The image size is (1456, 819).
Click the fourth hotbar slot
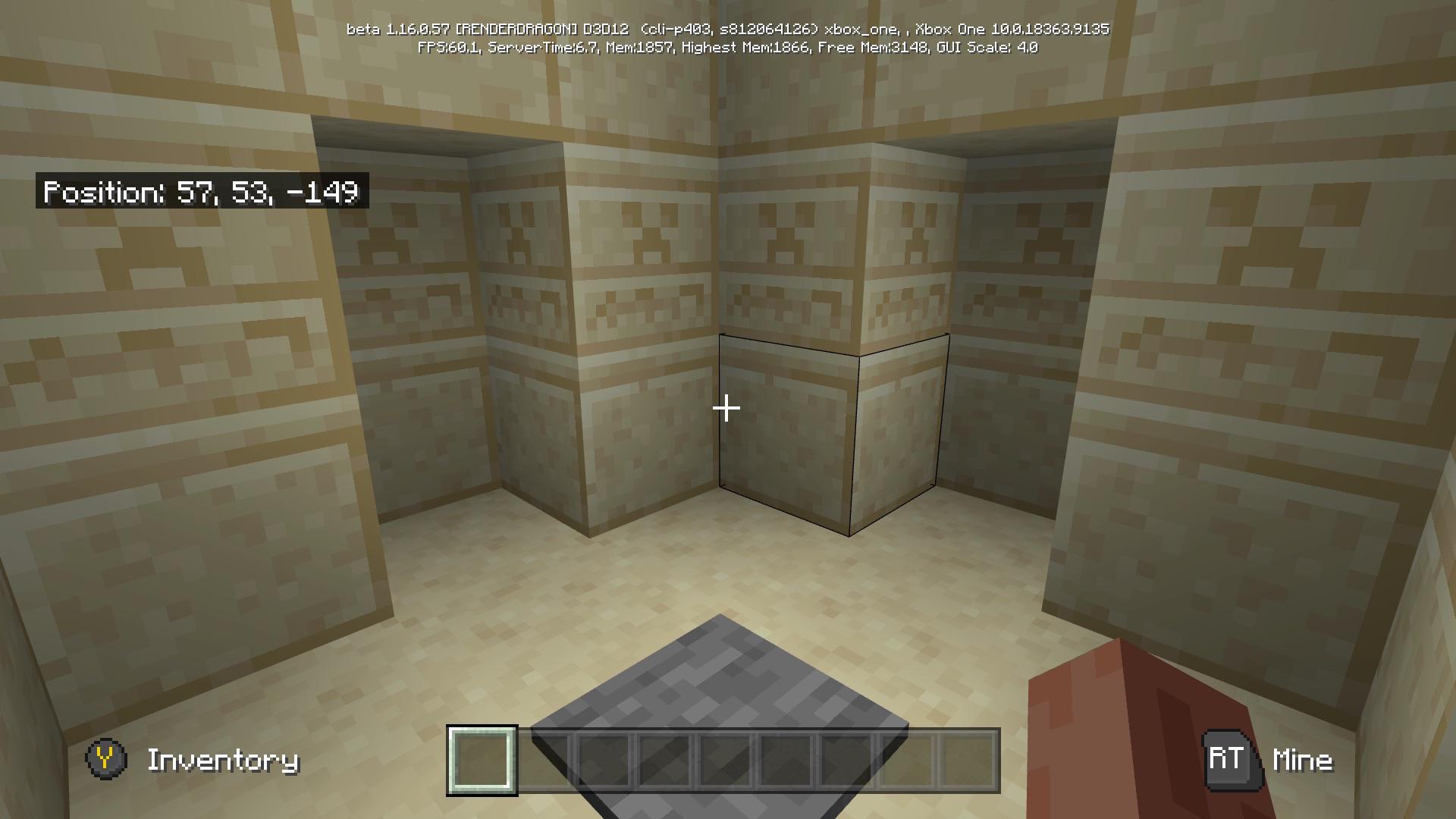coord(665,762)
